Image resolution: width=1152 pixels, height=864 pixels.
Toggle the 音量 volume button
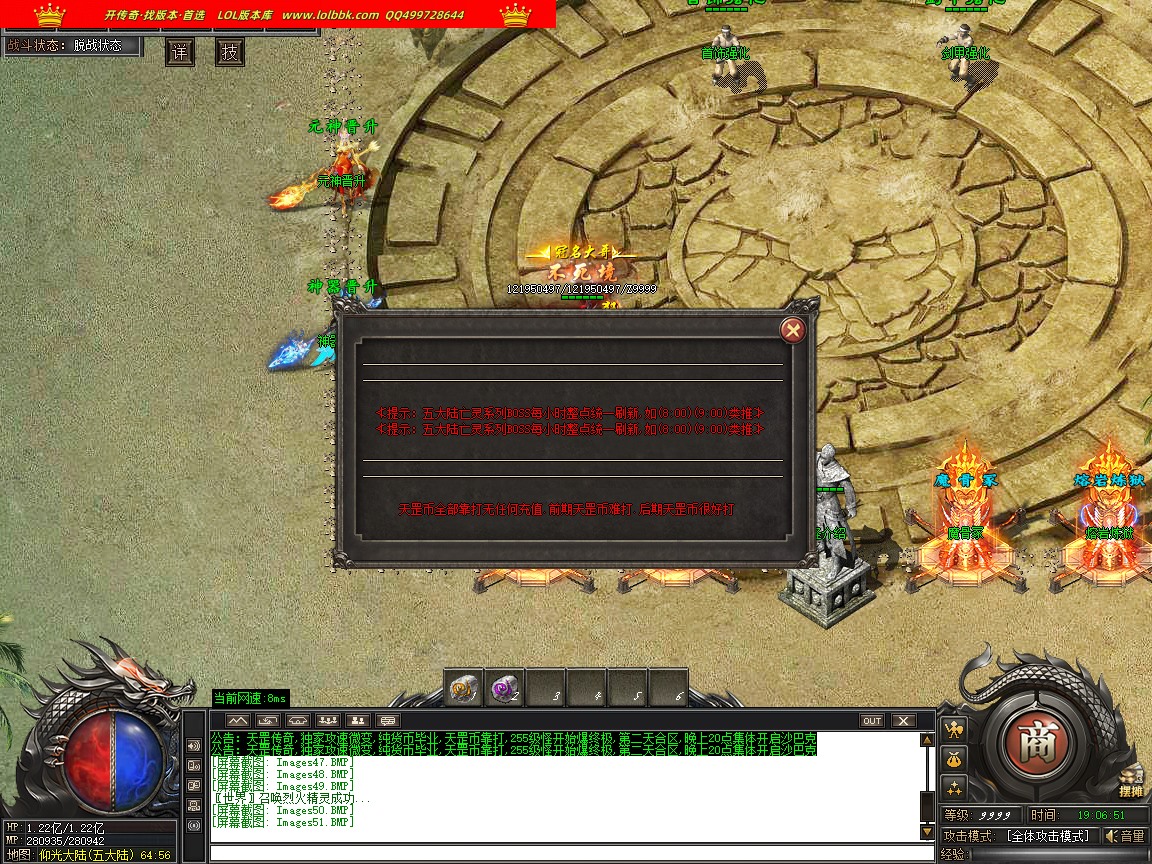click(1125, 836)
